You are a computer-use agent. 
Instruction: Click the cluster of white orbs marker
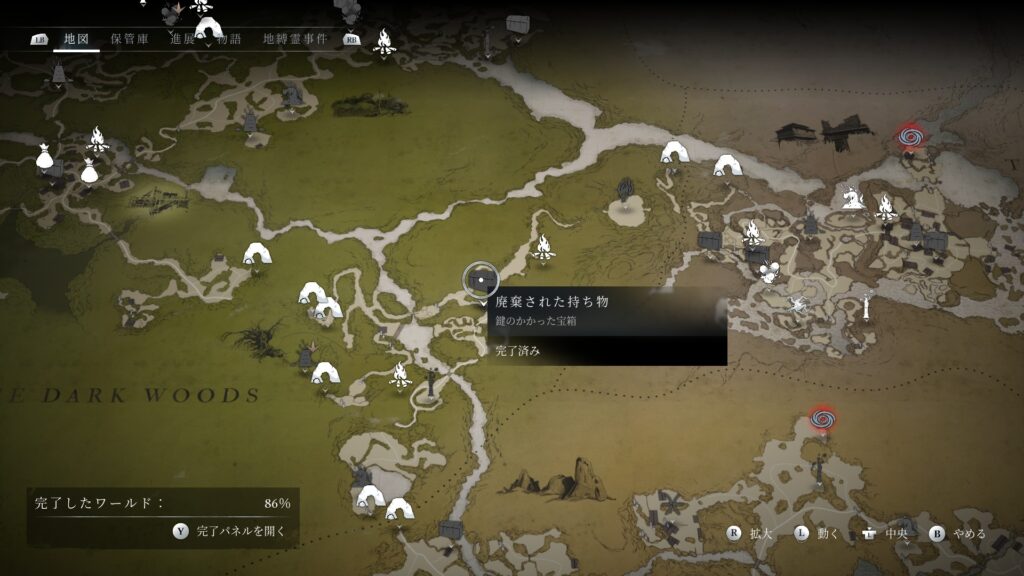768,272
